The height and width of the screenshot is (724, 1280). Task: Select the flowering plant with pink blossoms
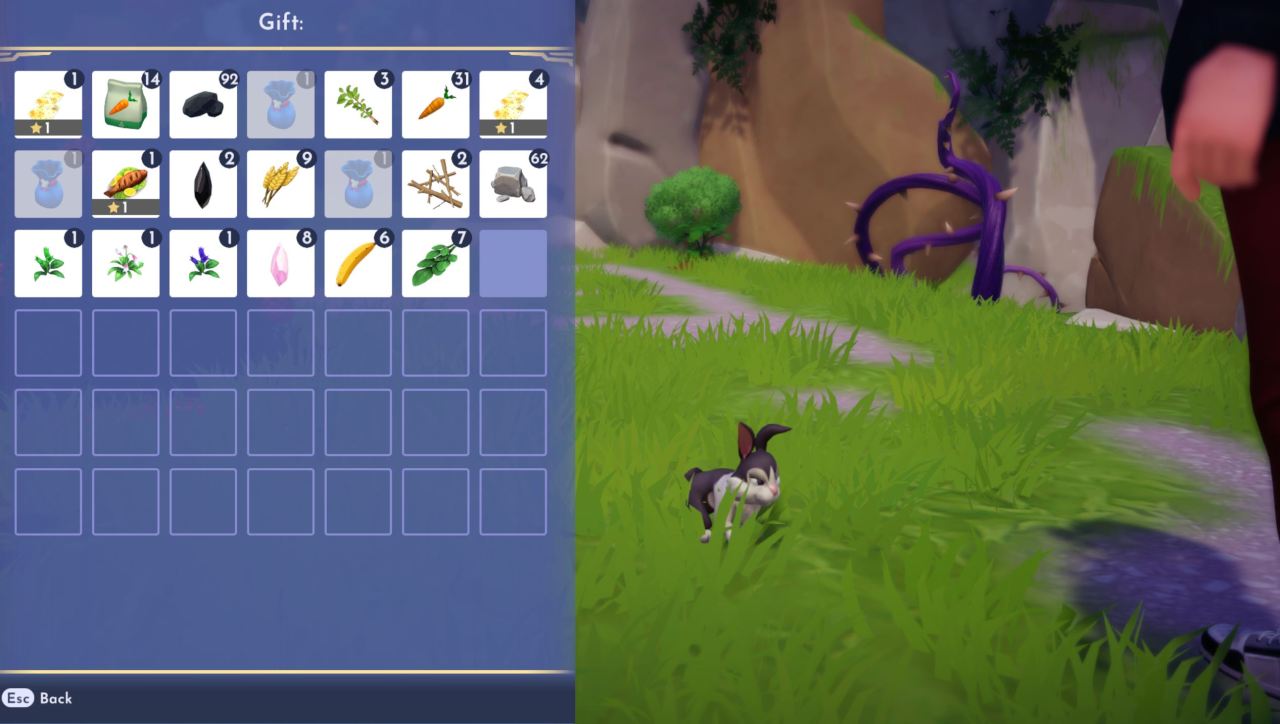point(126,262)
